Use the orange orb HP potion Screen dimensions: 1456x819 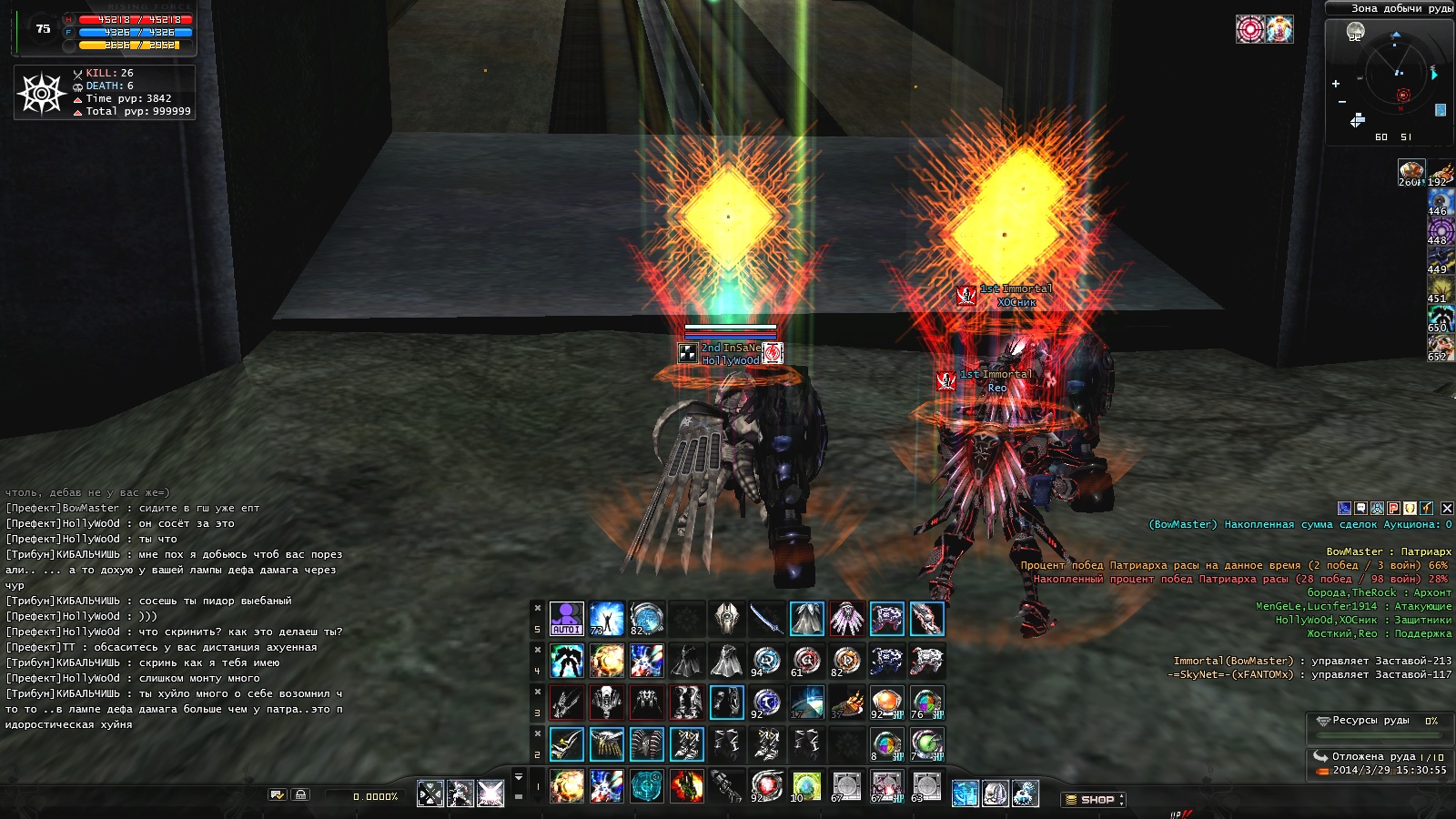[886, 703]
